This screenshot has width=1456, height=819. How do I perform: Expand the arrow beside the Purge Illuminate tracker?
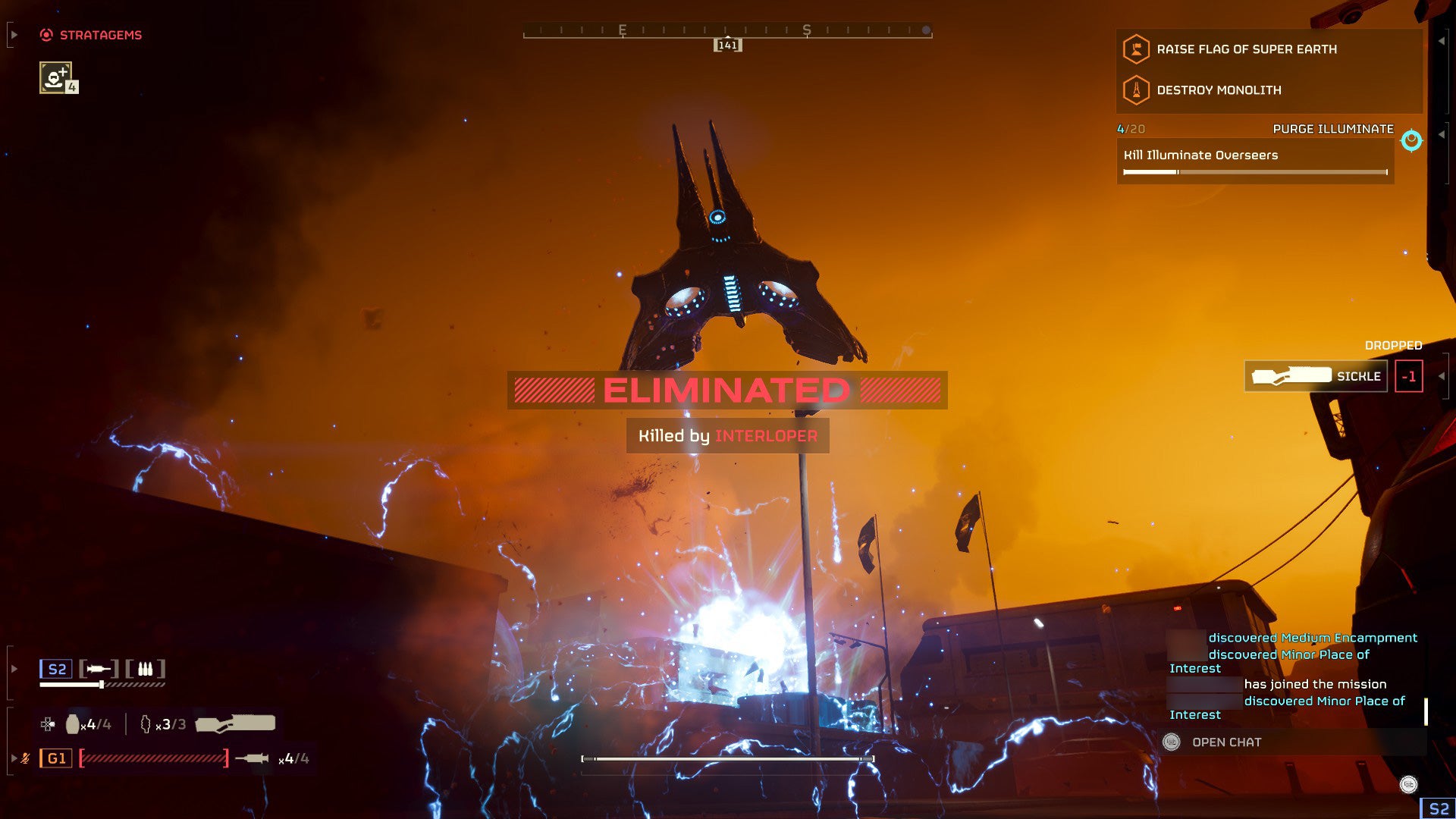coord(1443,134)
